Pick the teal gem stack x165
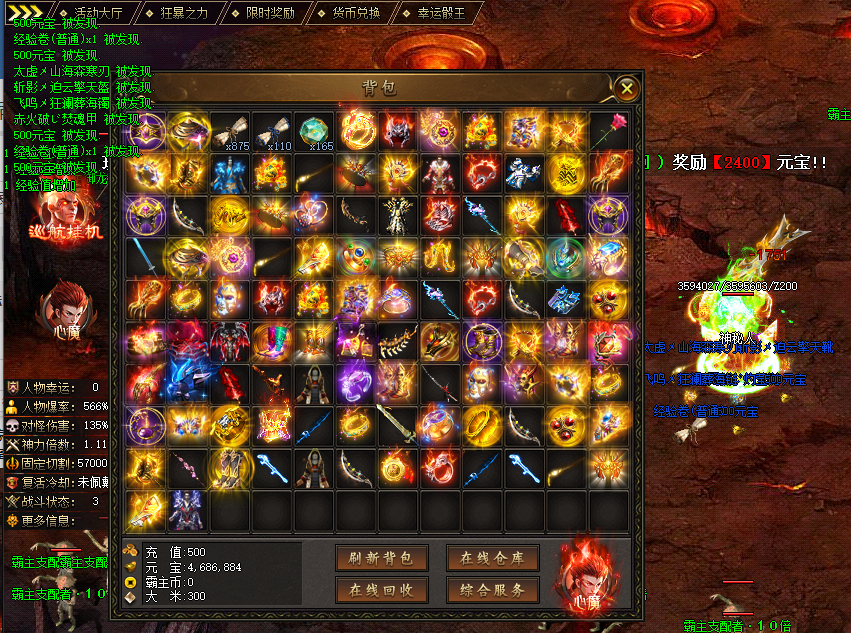This screenshot has height=633, width=851. click(314, 132)
